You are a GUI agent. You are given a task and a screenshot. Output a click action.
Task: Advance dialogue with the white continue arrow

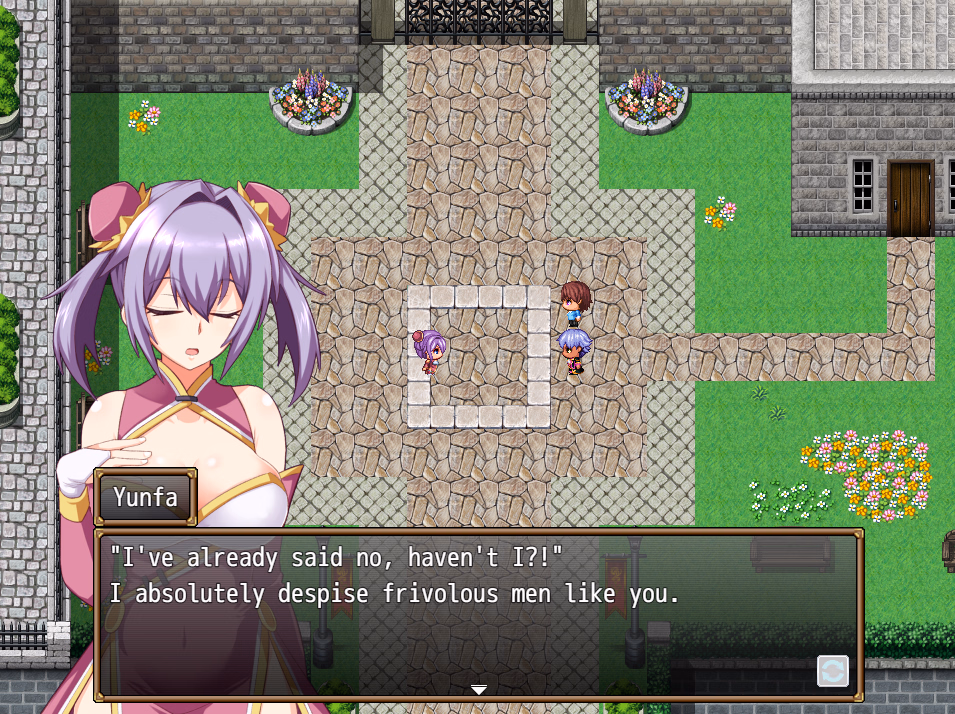[x=479, y=689]
